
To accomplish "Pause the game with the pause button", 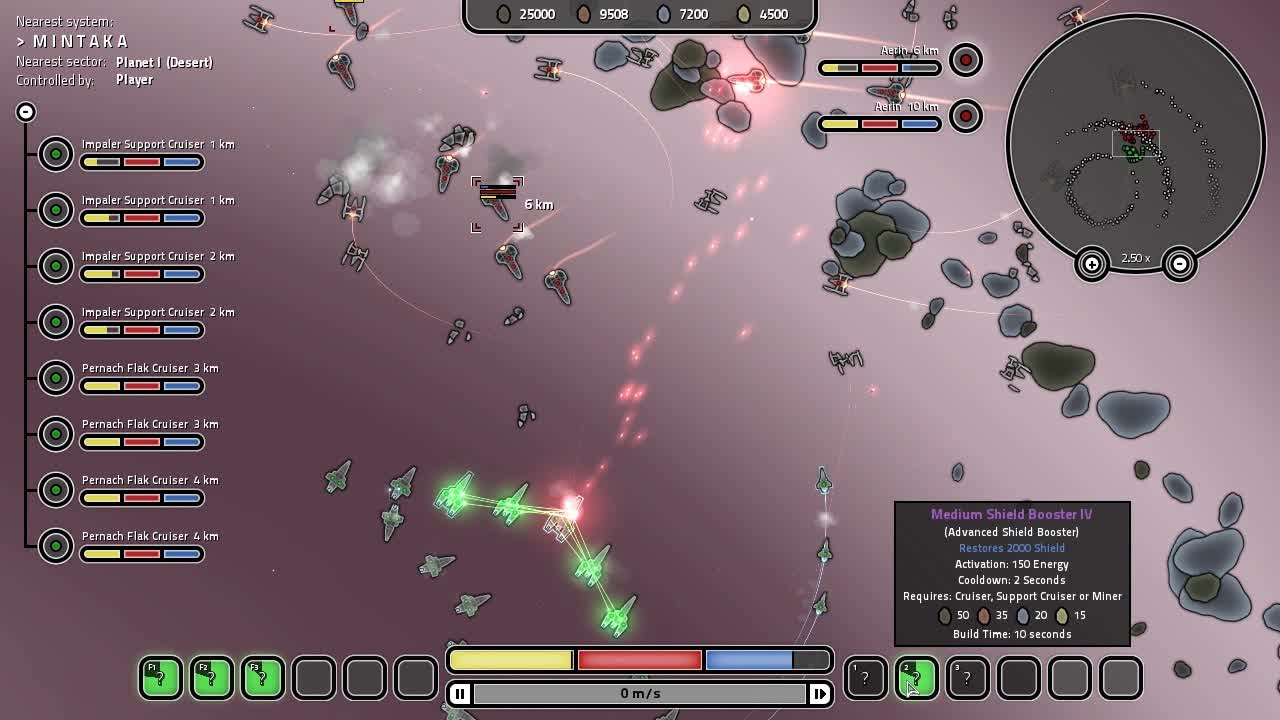I will click(459, 692).
